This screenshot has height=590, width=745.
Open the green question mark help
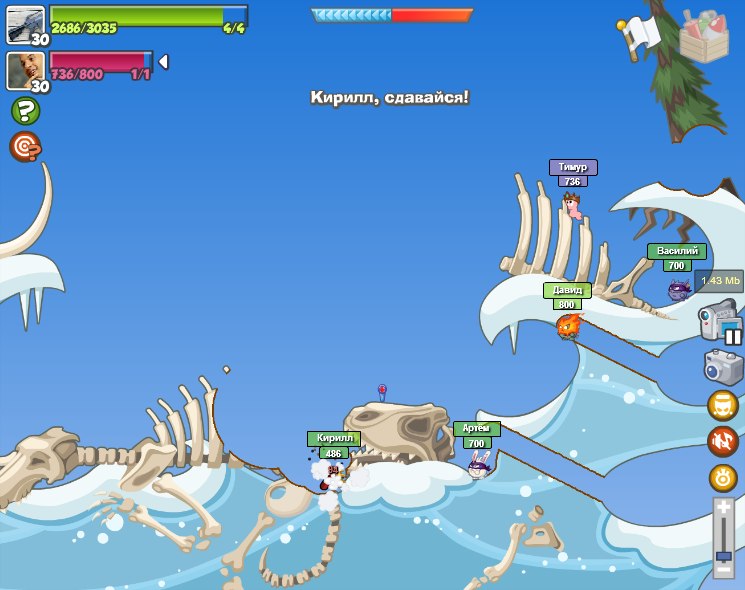pos(25,111)
